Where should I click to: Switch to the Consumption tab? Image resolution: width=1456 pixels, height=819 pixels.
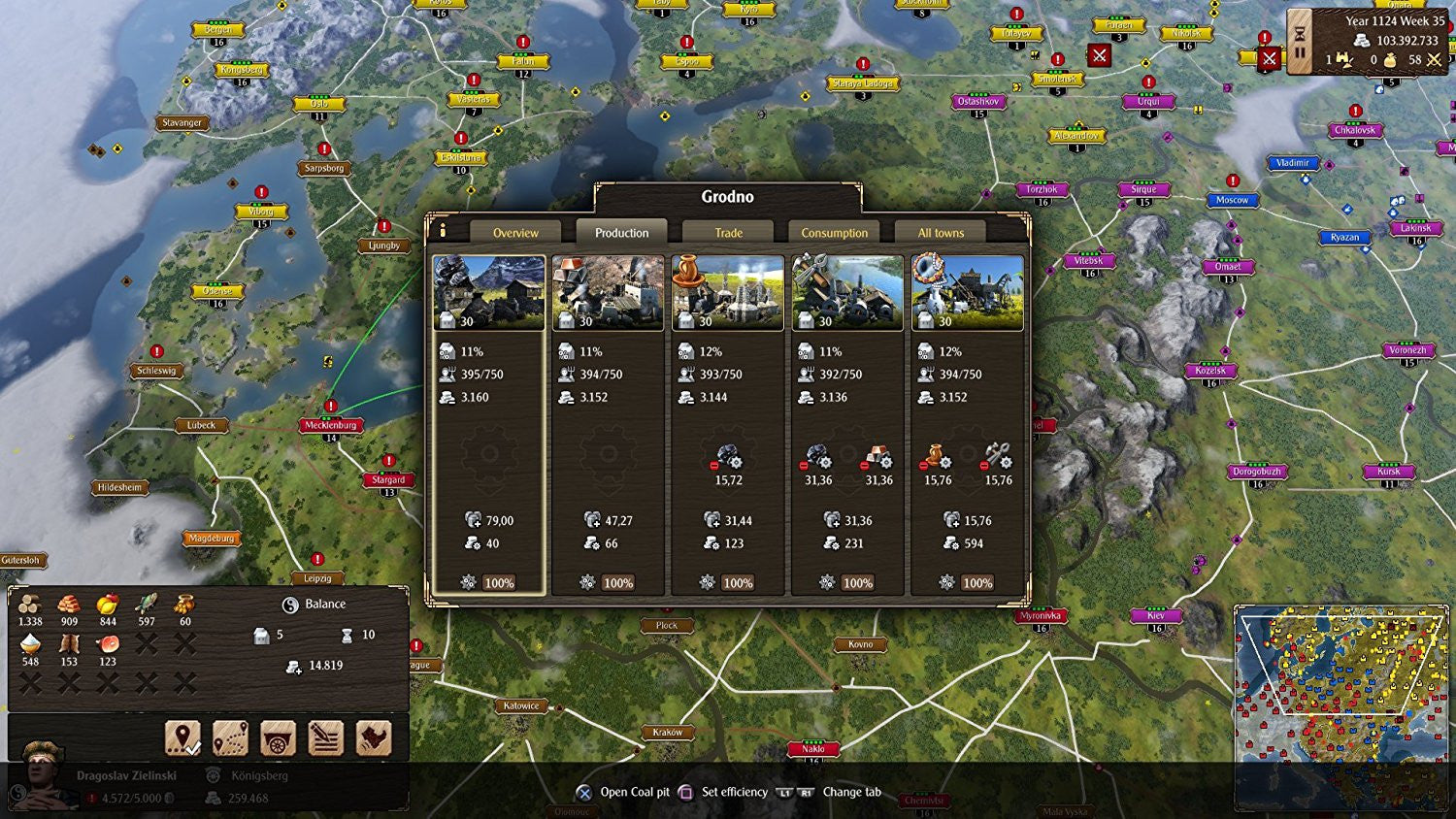[x=833, y=233]
